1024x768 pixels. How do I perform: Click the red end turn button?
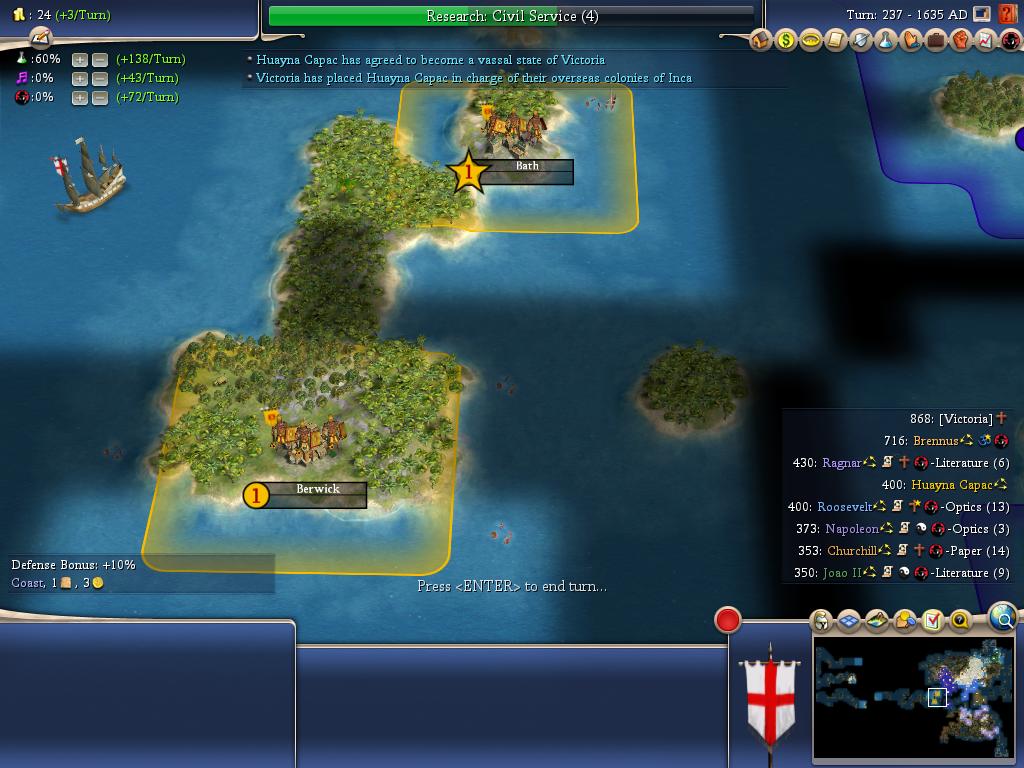click(728, 620)
